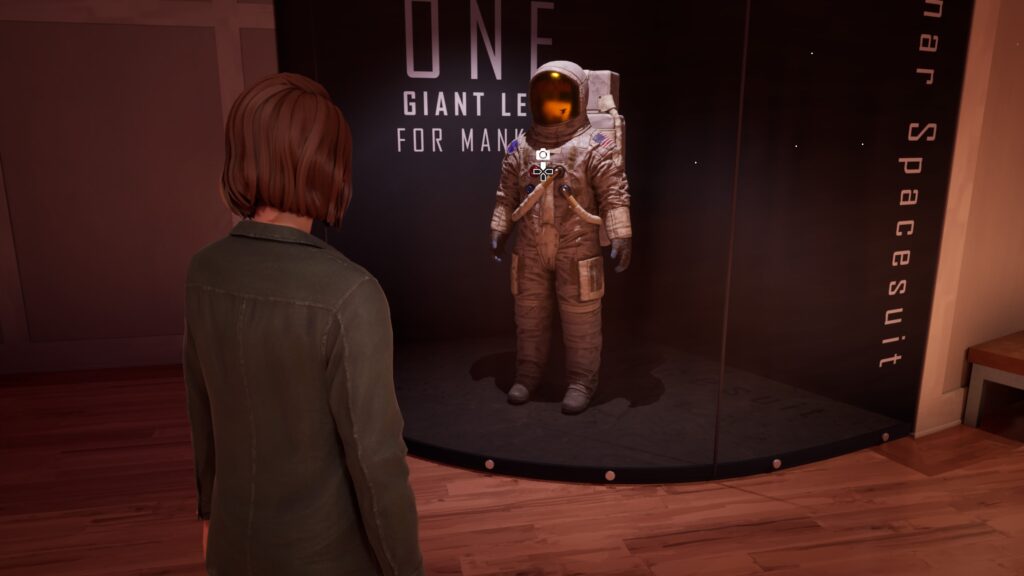The image size is (1024, 576).
Task: Select the camera photo icon on the spacesuit
Action: point(542,155)
